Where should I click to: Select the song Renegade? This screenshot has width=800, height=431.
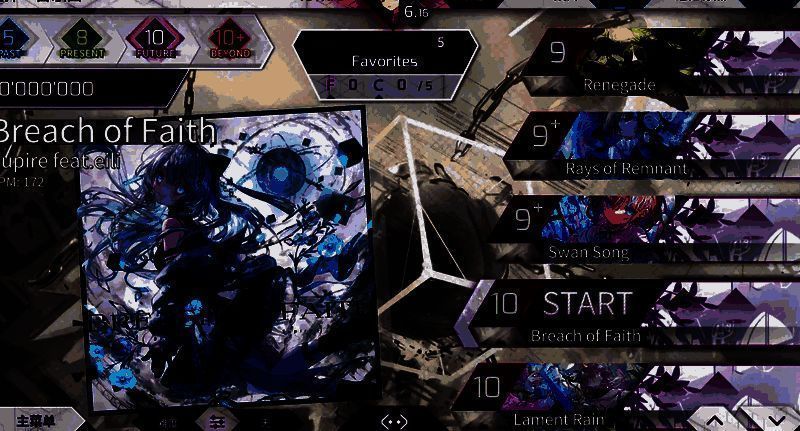pos(640,62)
